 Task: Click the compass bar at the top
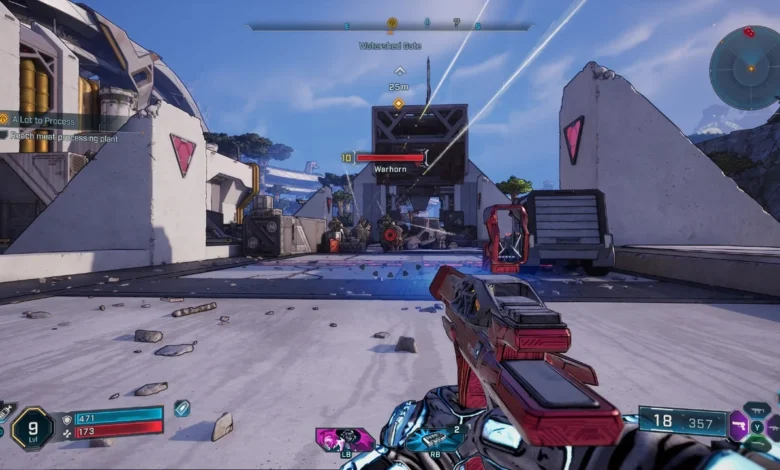[390, 26]
